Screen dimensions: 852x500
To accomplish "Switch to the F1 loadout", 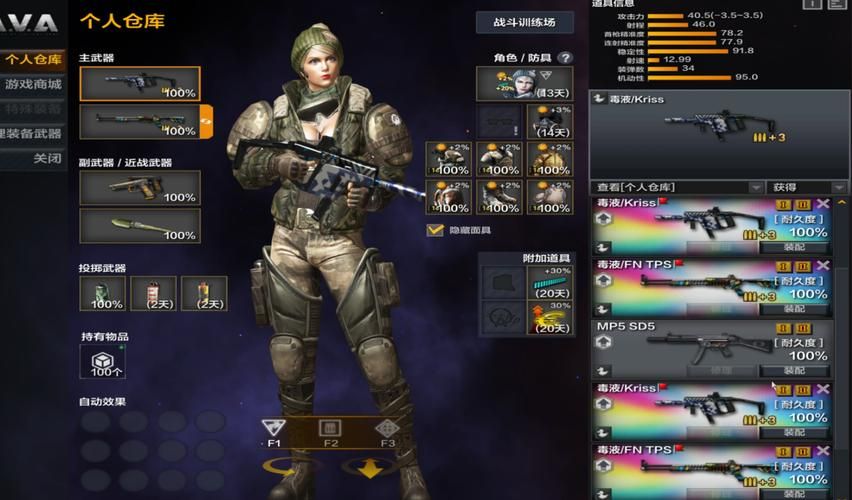I will click(274, 432).
